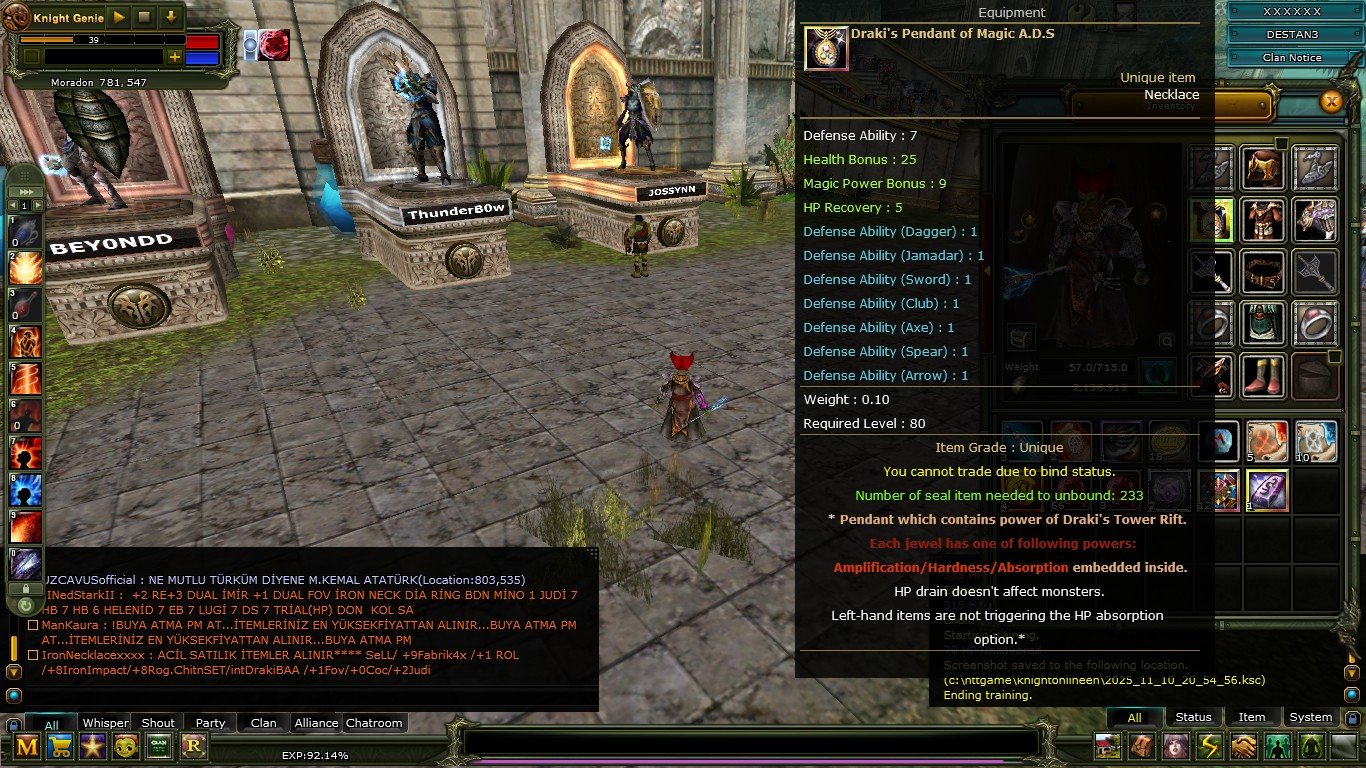Click the Genie's yellow down-arrow button
Image resolution: width=1366 pixels, height=768 pixels.
click(171, 17)
